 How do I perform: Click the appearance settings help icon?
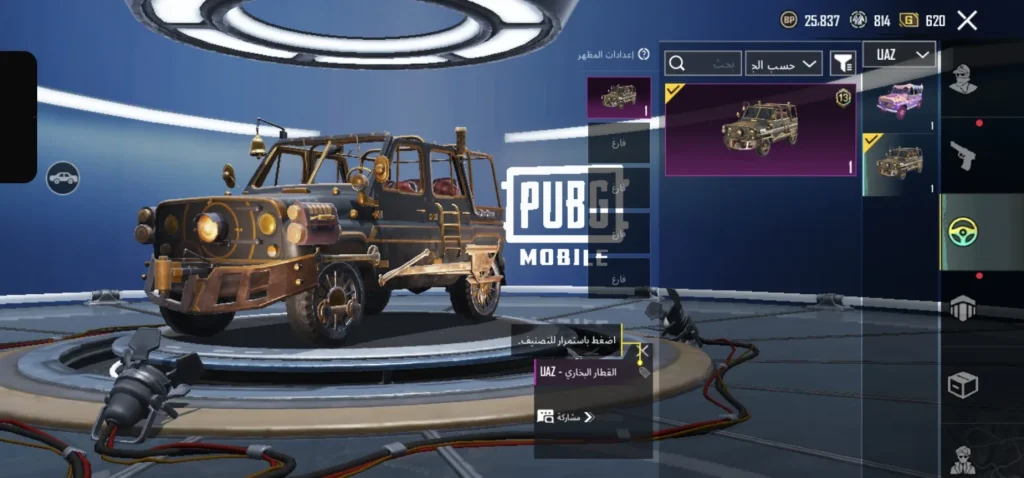[644, 55]
